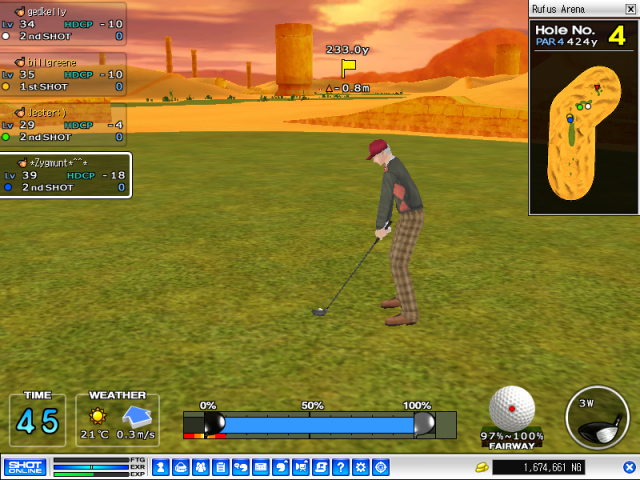640x480 pixels.
Task: Select player billgreene's scorecard panel
Action: (63, 74)
